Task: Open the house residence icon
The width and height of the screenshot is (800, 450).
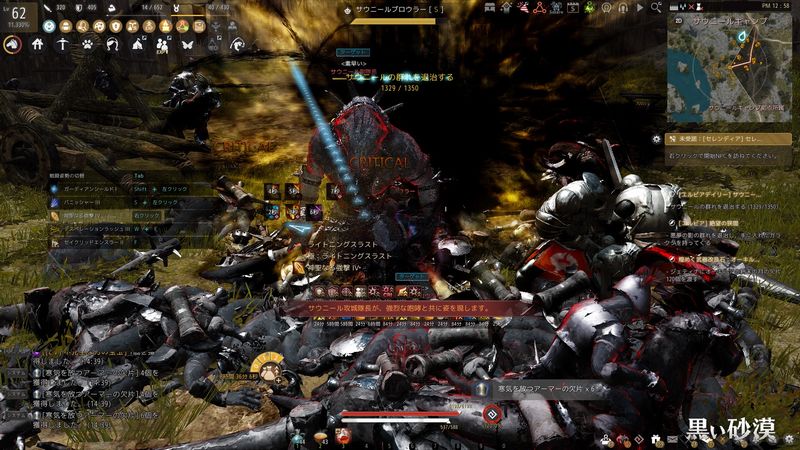Action: tap(38, 45)
